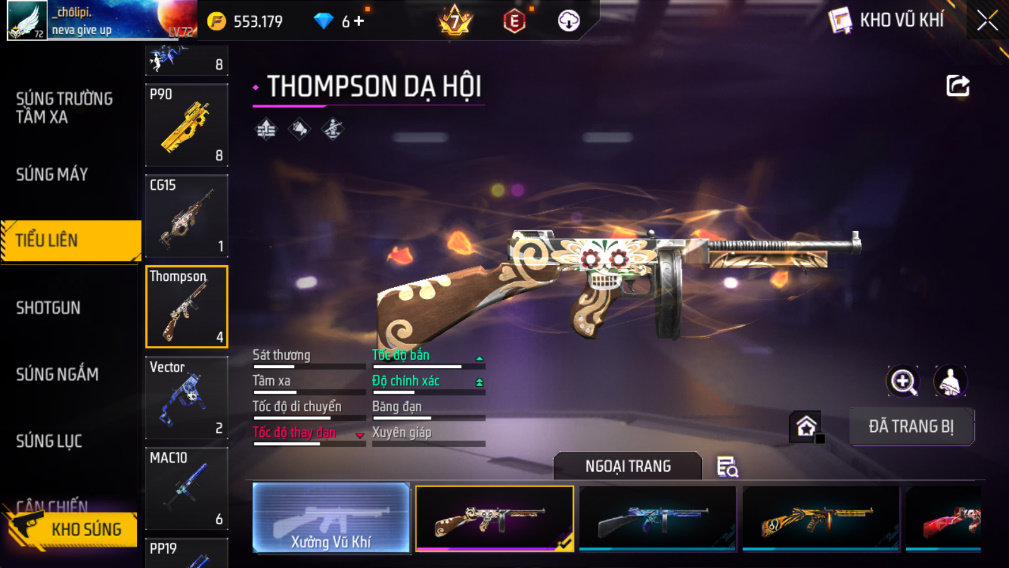
Task: Select the MAC10 weapon tile
Action: [x=186, y=488]
